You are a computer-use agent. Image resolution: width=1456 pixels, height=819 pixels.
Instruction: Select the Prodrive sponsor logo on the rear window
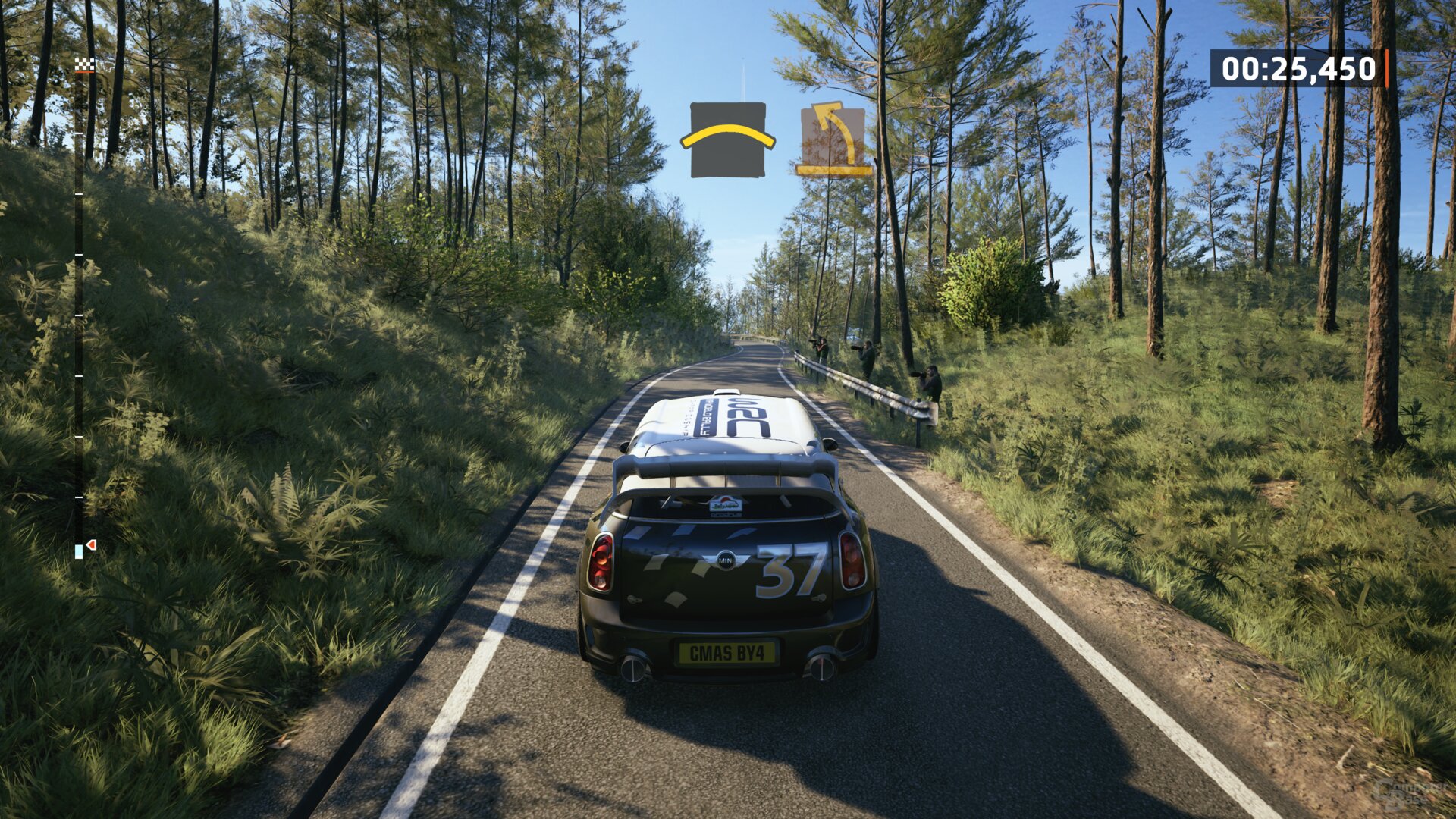point(726,514)
